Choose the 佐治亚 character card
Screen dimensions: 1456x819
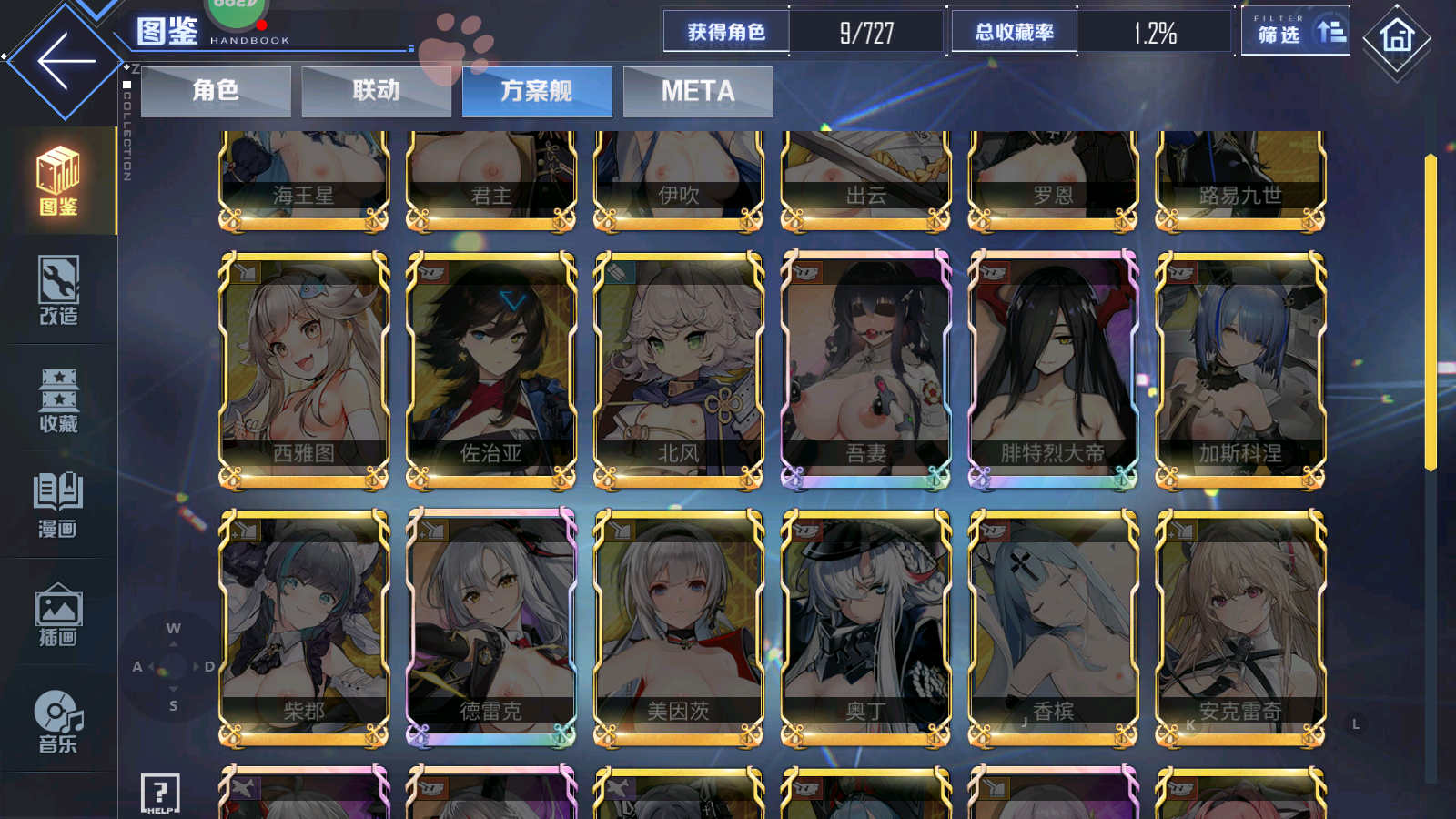491,369
